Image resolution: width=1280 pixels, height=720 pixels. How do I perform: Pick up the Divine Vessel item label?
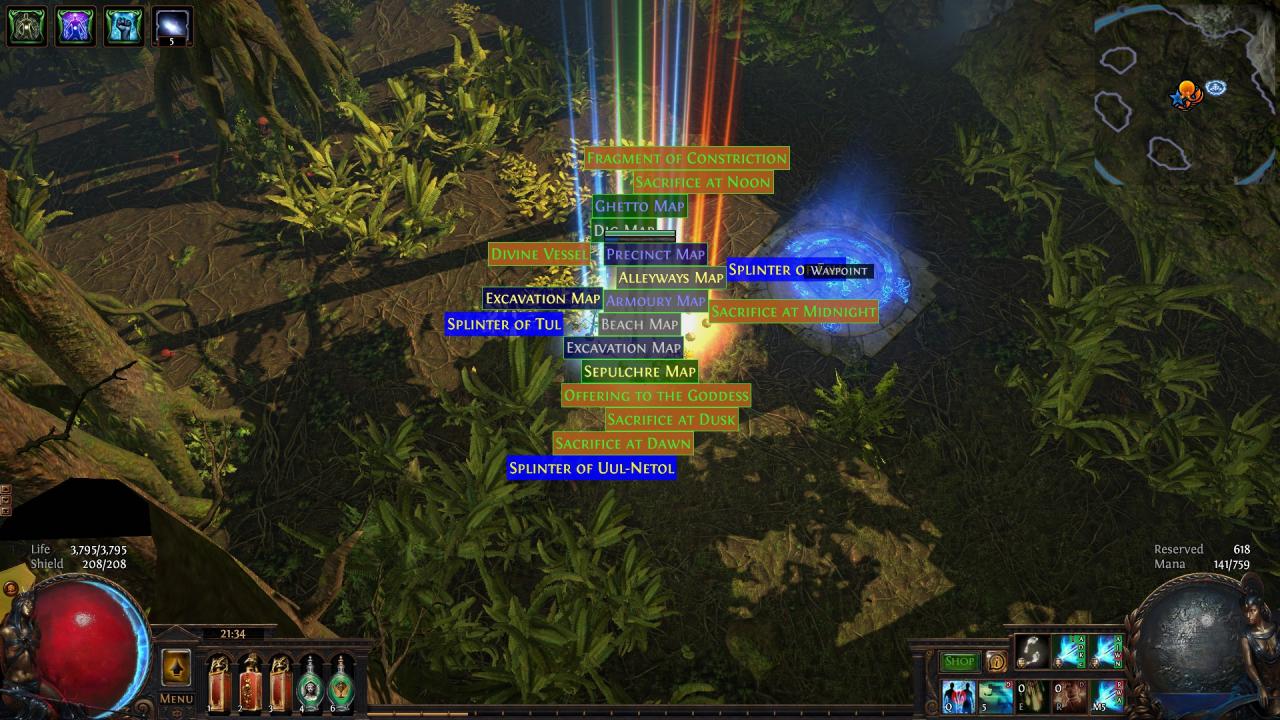point(538,254)
